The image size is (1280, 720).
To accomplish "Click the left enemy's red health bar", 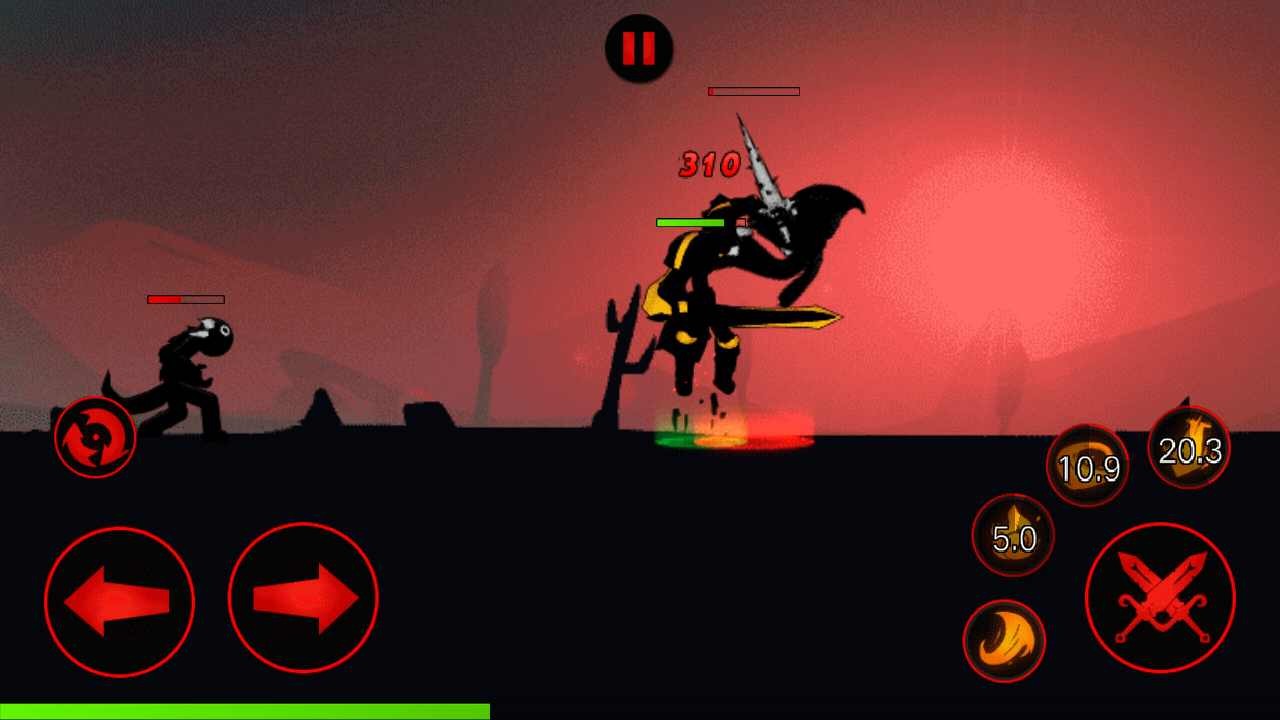I will pos(183,298).
